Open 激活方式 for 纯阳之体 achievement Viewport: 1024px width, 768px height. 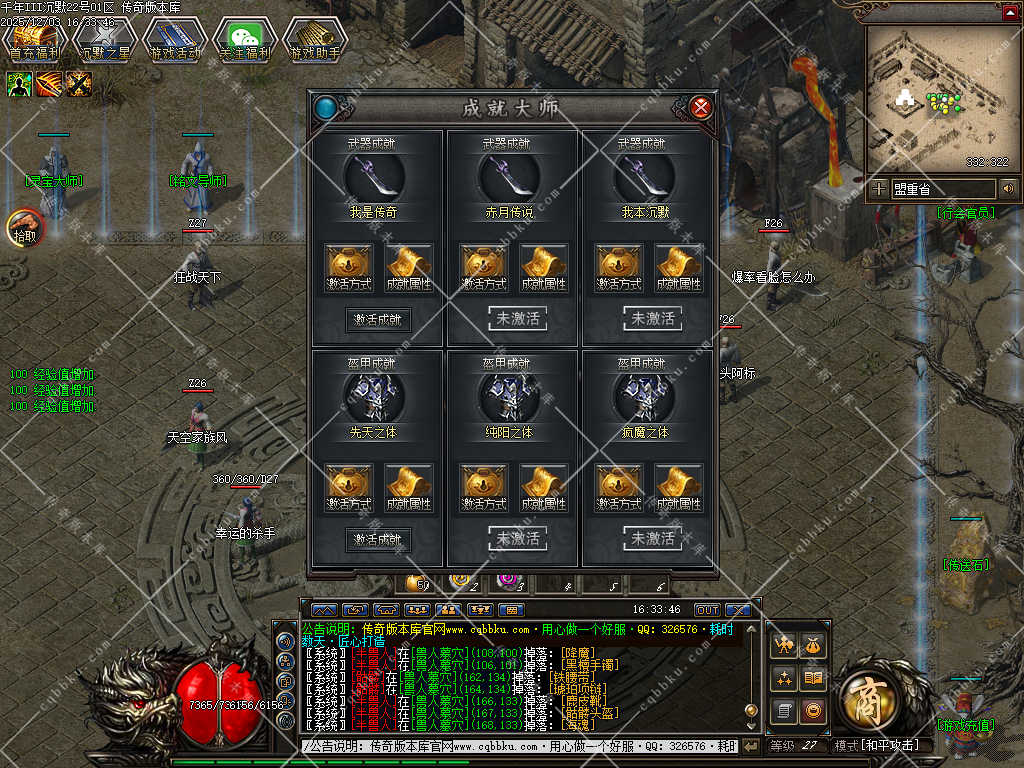pos(483,488)
